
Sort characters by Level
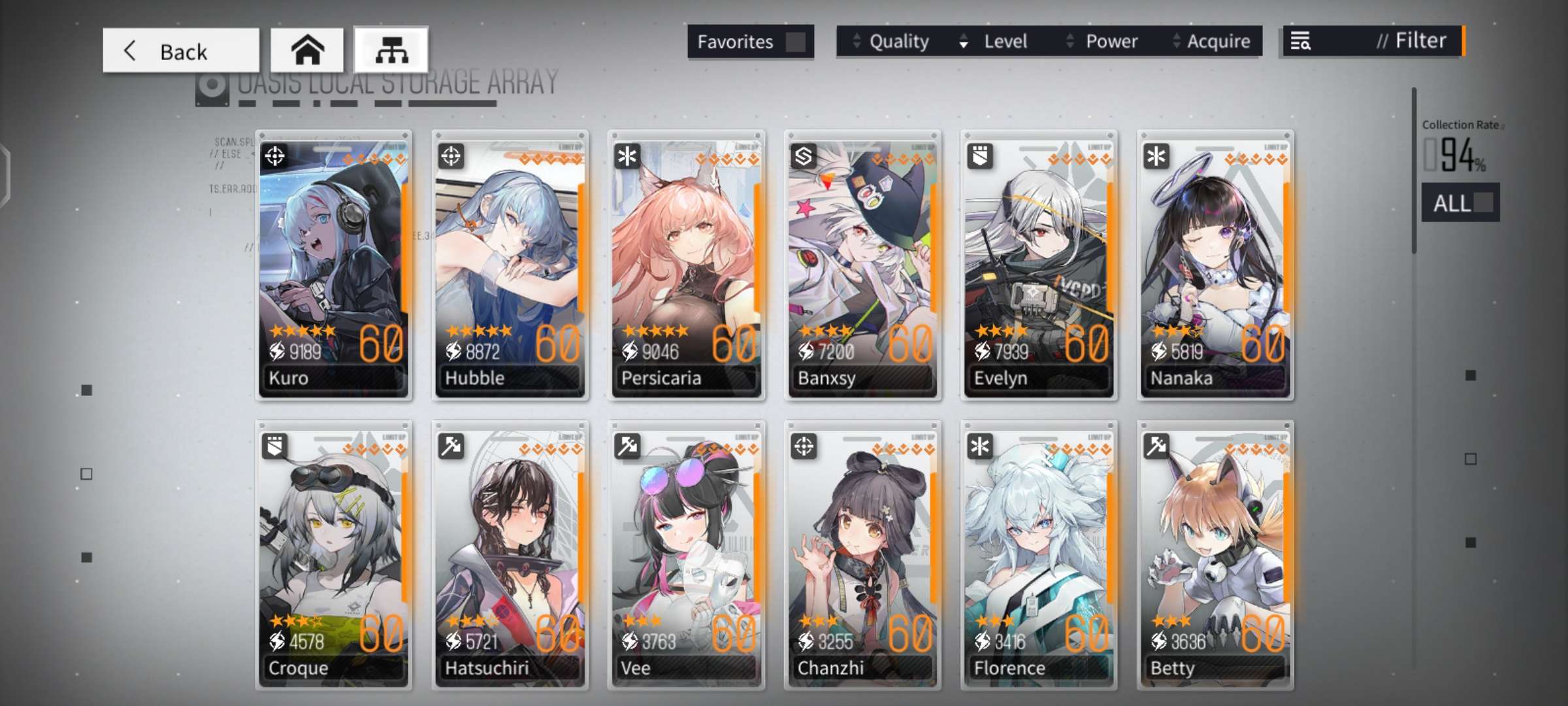tap(995, 42)
